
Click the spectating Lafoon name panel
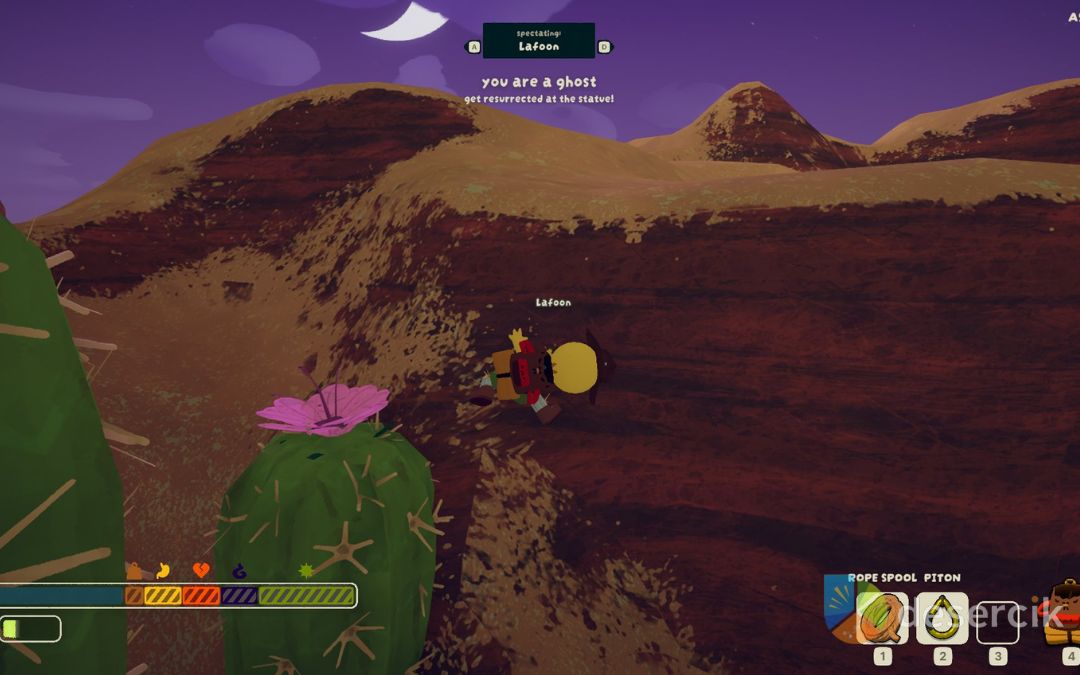point(539,41)
